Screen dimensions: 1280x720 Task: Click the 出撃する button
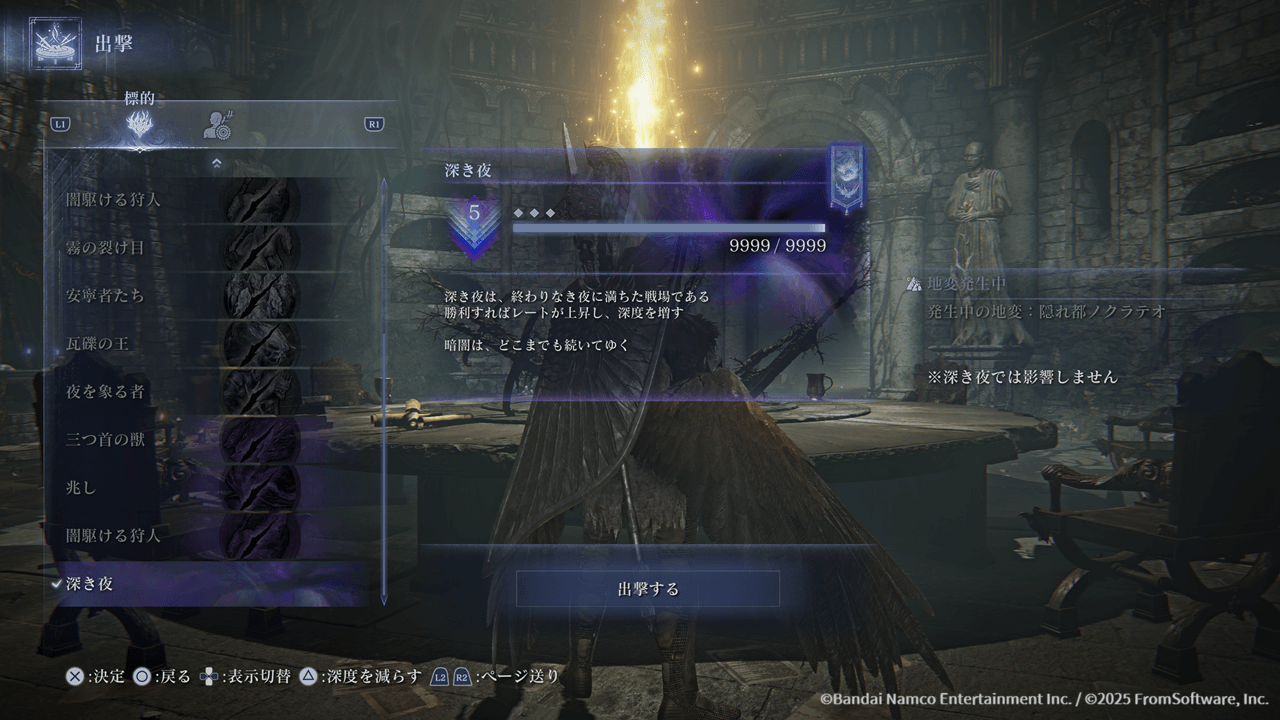(648, 589)
